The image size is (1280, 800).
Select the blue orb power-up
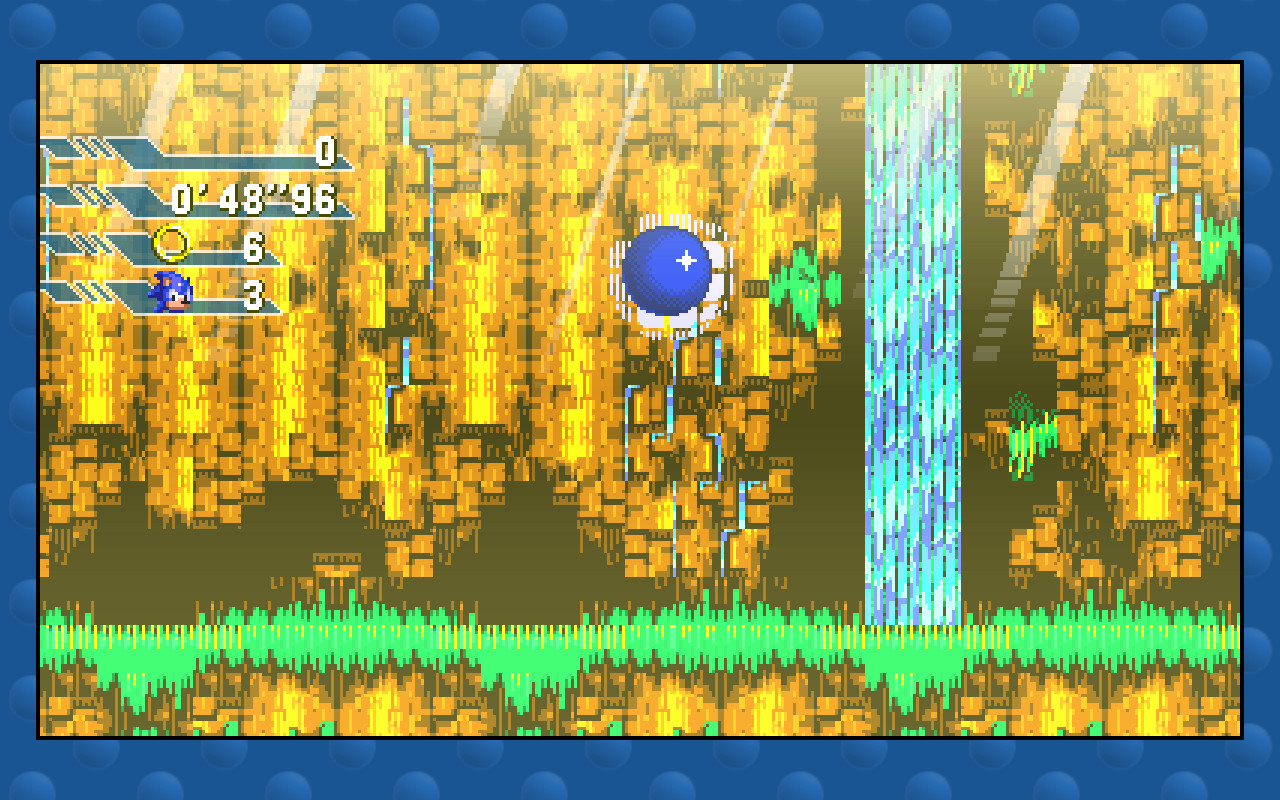click(665, 262)
